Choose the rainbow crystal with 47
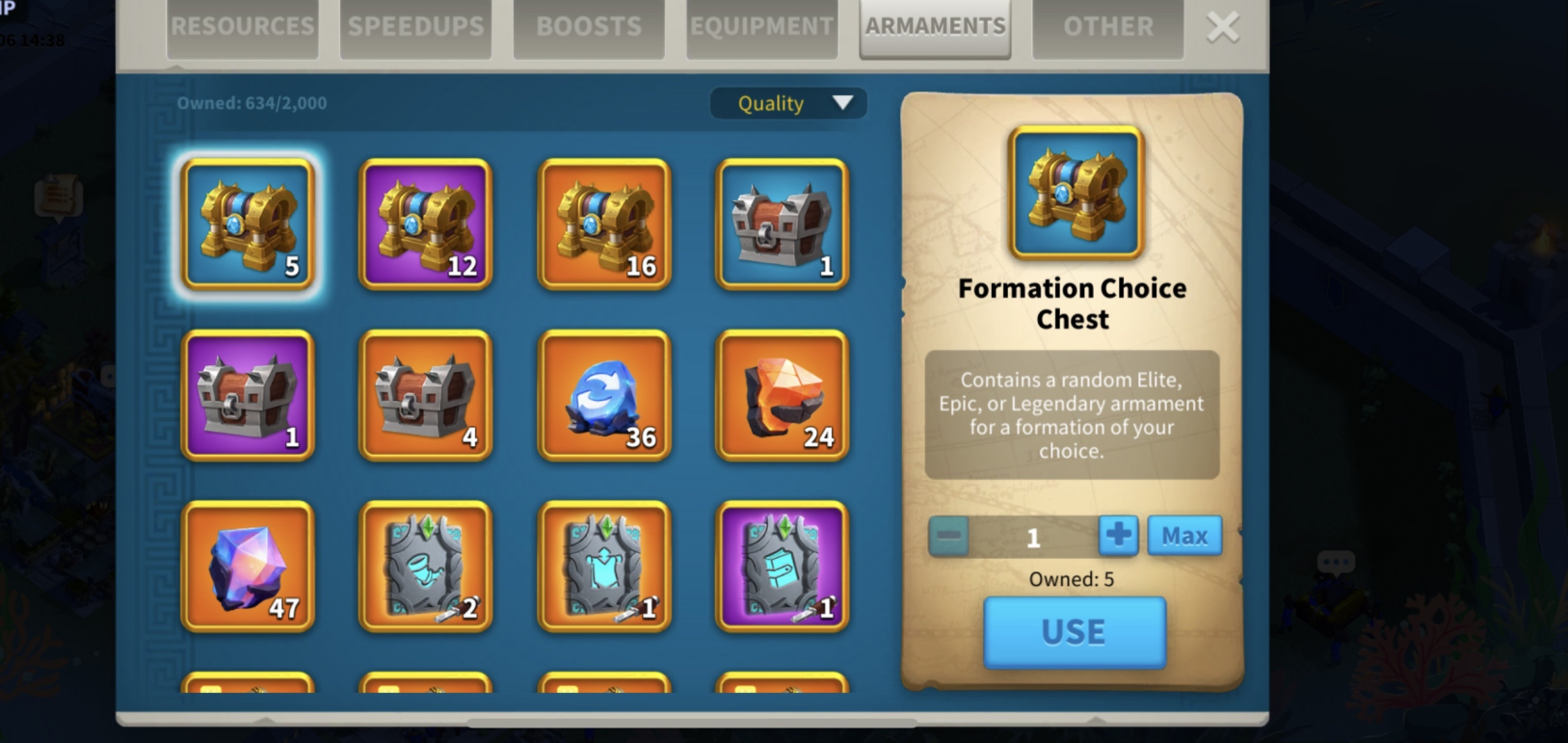This screenshot has width=1568, height=743. pyautogui.click(x=248, y=567)
